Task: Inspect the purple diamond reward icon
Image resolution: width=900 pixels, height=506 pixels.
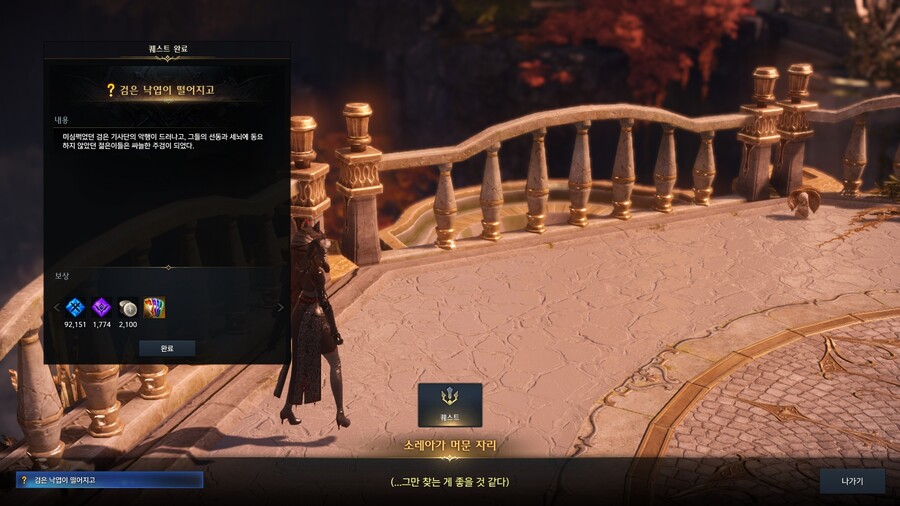Action: pos(101,308)
